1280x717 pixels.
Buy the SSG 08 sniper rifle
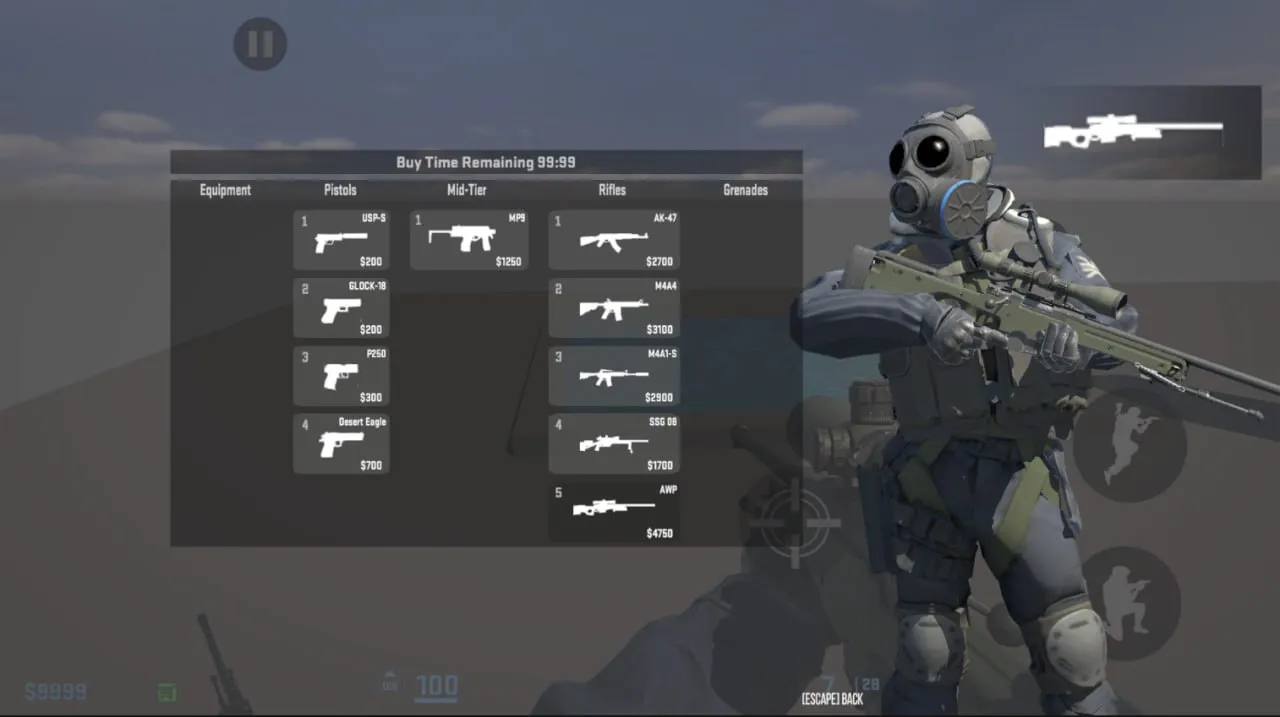point(614,444)
